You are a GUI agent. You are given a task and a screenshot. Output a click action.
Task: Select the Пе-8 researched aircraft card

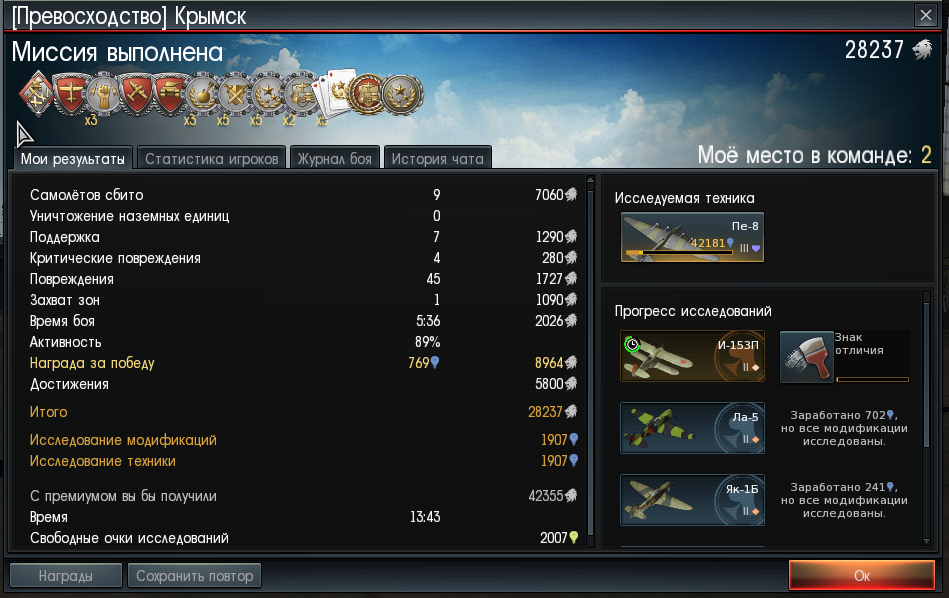click(x=692, y=238)
